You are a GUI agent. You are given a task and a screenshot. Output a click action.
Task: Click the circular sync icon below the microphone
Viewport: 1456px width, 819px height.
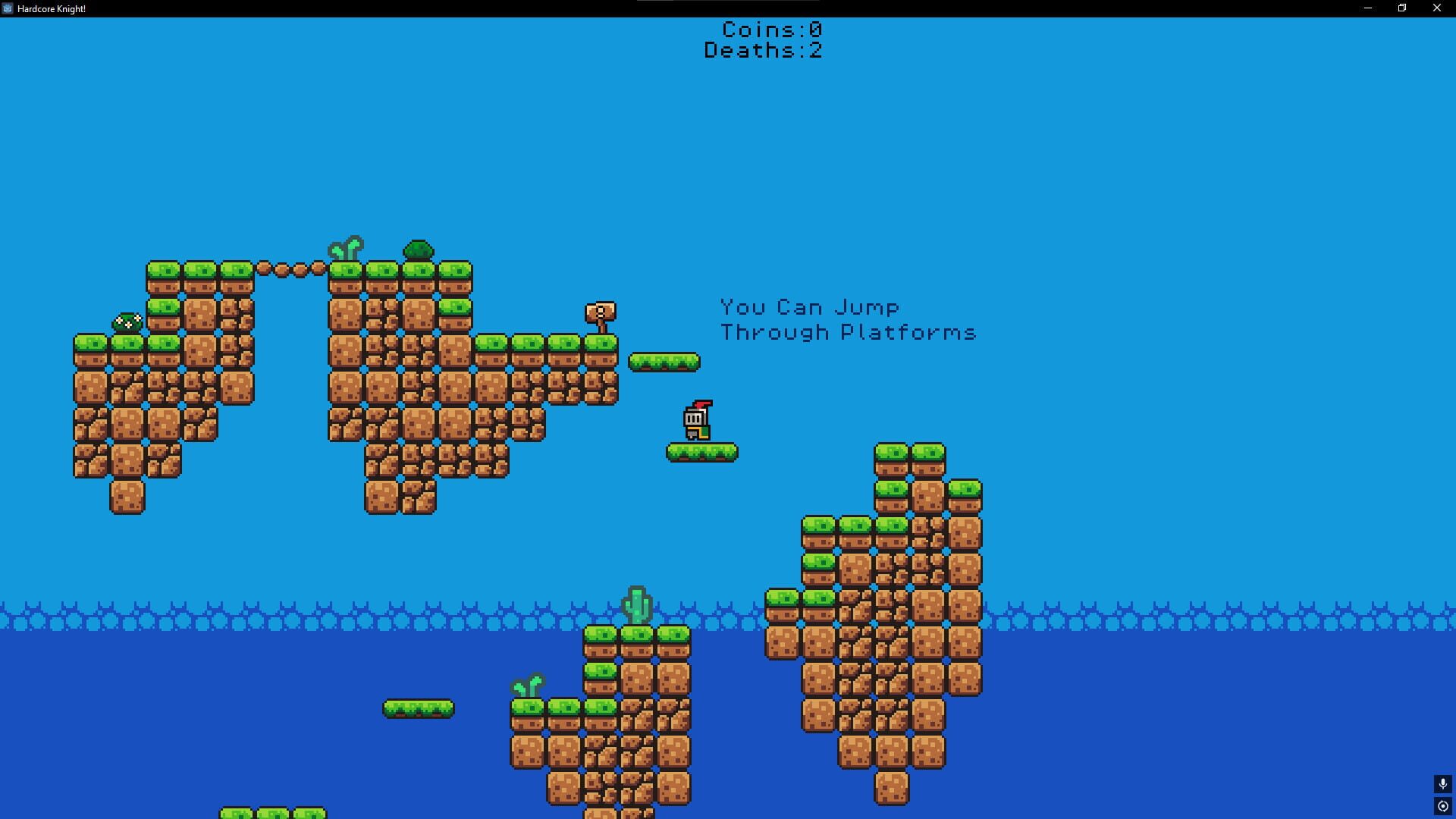pyautogui.click(x=1442, y=805)
